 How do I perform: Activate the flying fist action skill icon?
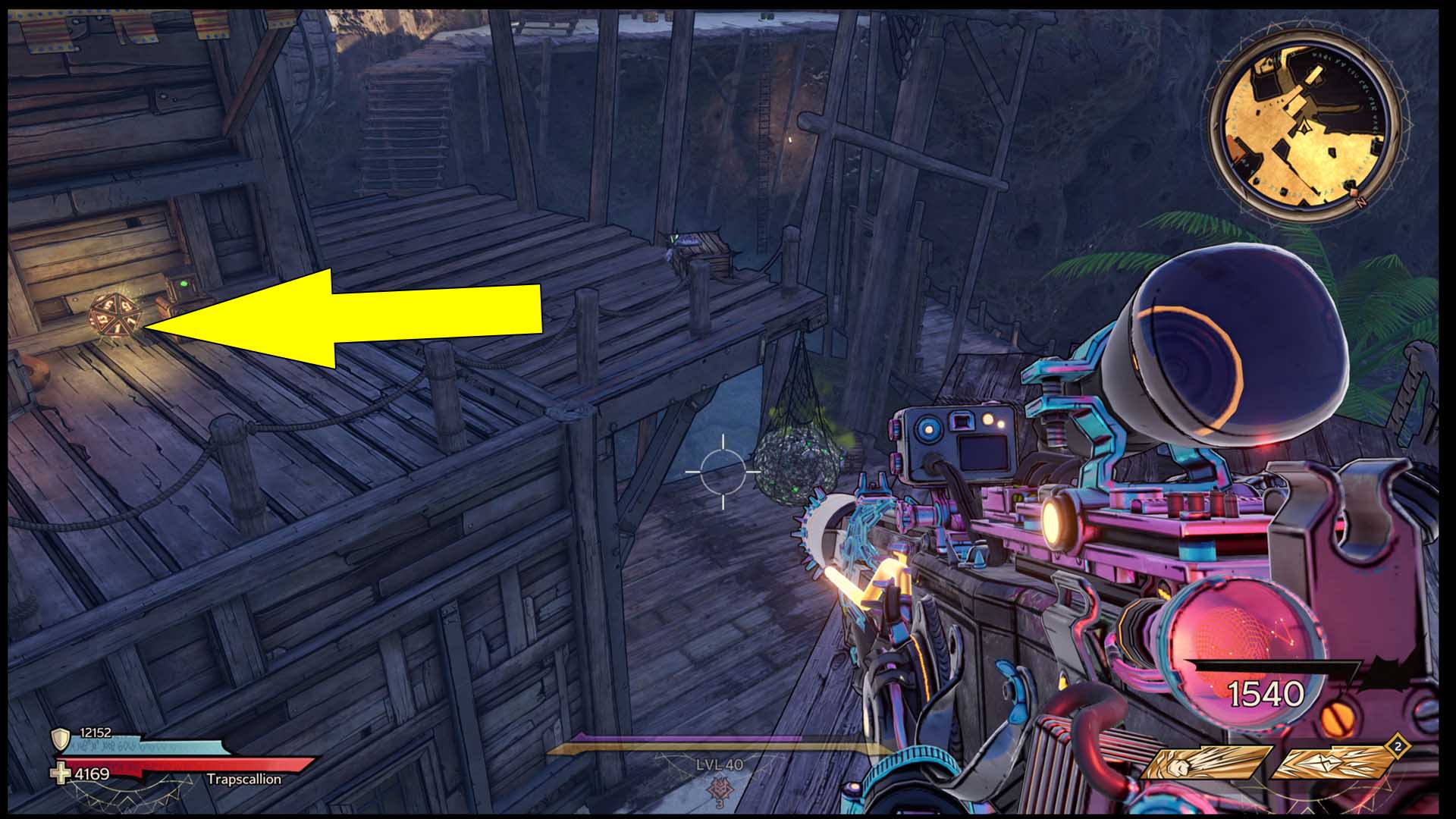pyautogui.click(x=1204, y=762)
